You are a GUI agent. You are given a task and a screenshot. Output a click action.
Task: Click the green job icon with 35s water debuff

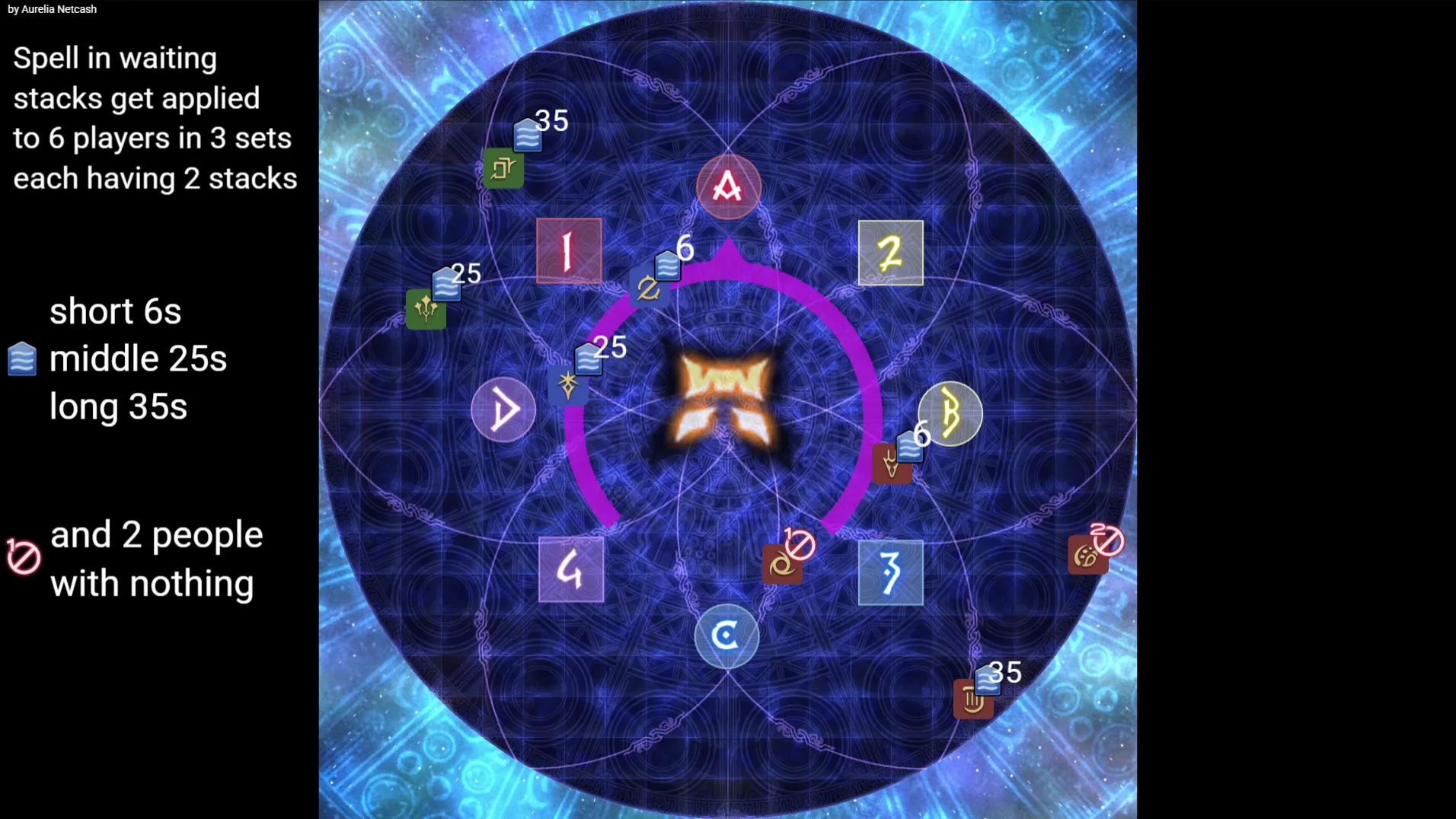click(x=504, y=167)
